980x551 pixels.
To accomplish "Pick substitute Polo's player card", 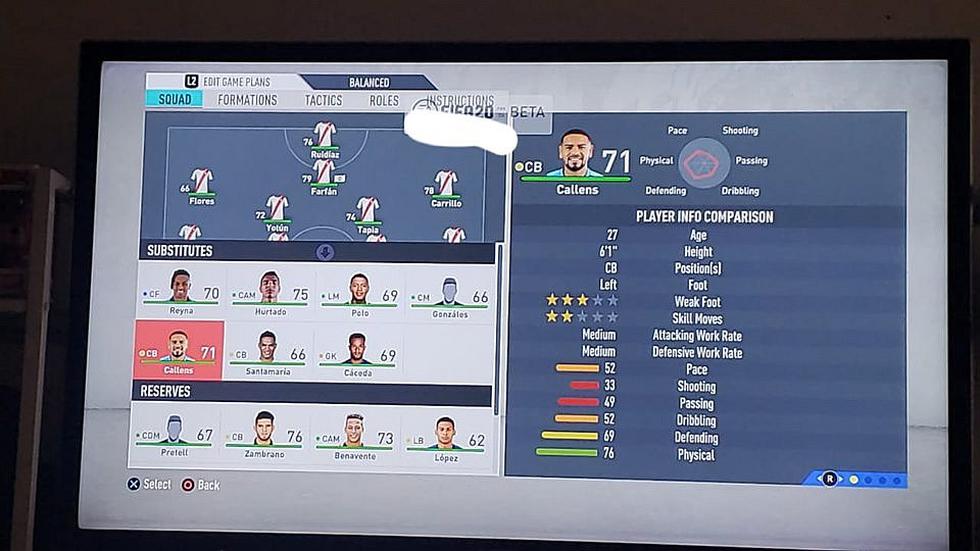I will coord(360,292).
